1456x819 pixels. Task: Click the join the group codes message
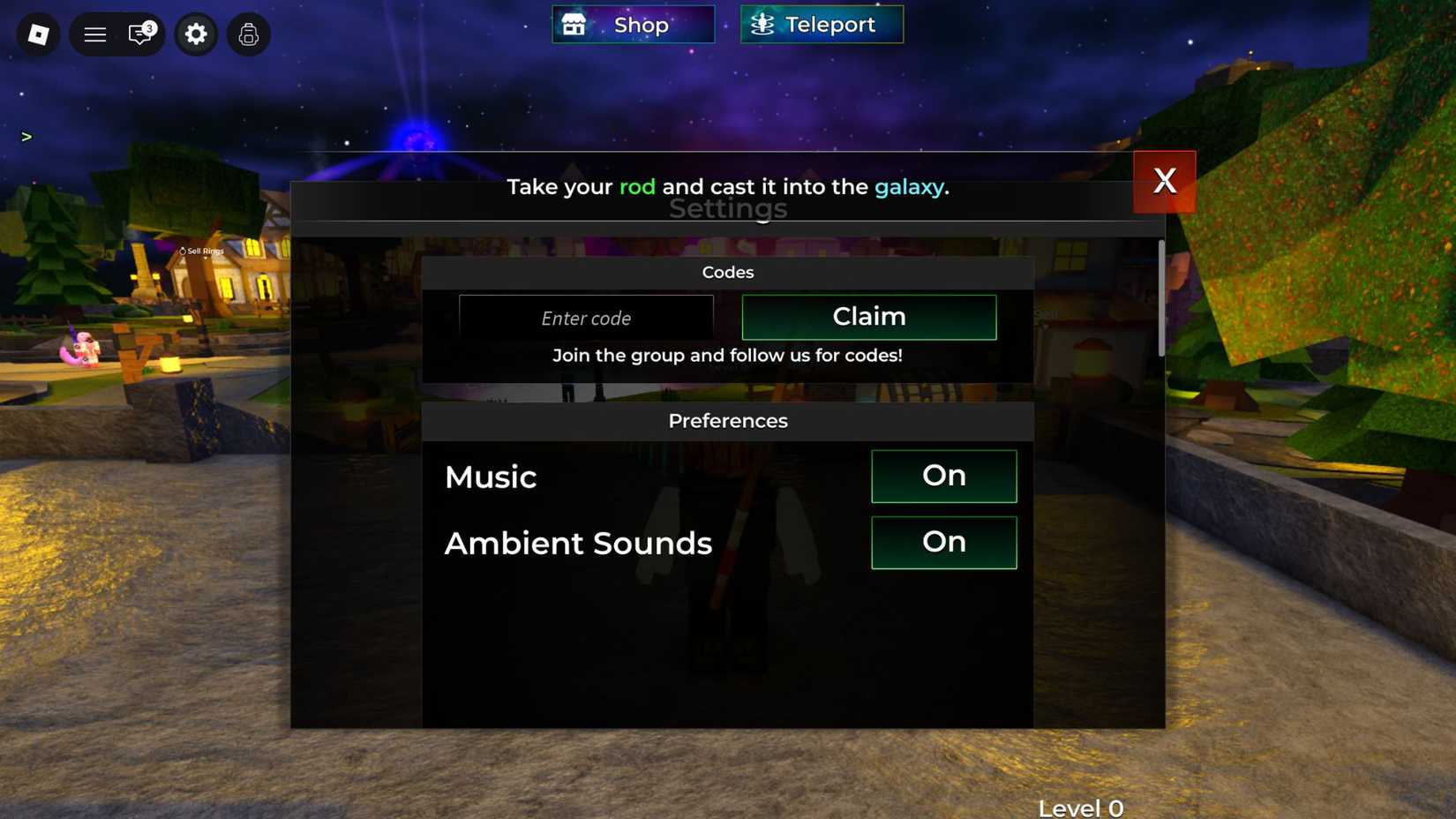point(727,355)
